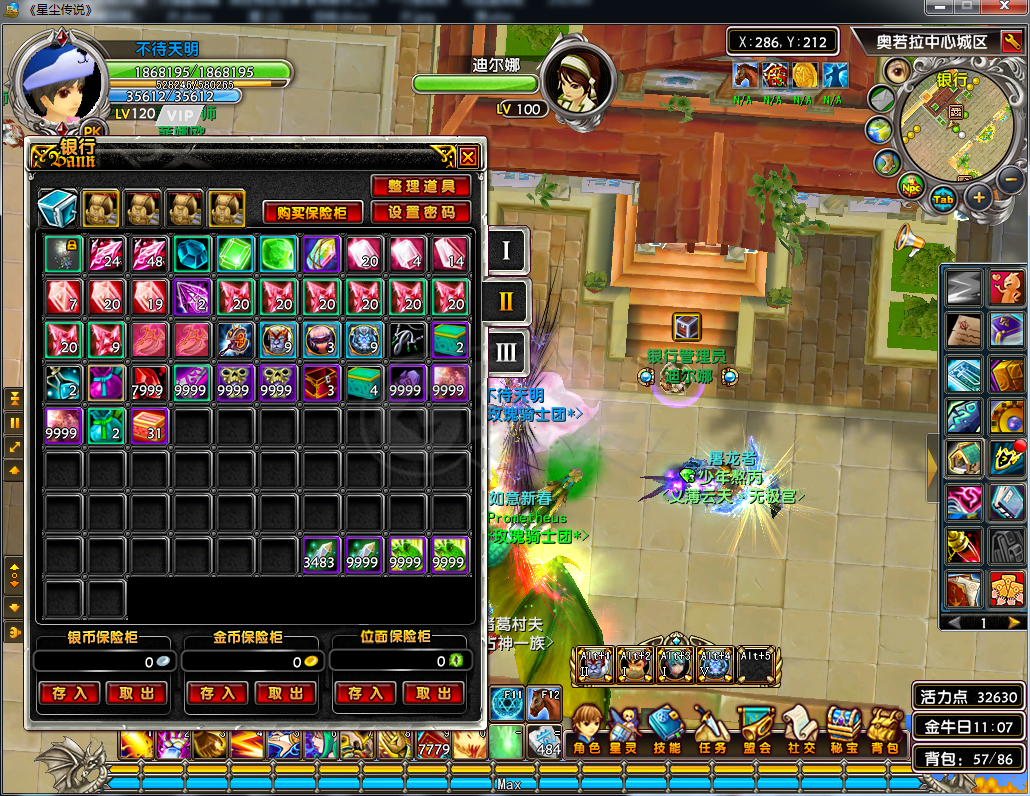Deposit into the 银币保险柜 silver safe
Viewport: 1030px width, 796px height.
[69, 693]
